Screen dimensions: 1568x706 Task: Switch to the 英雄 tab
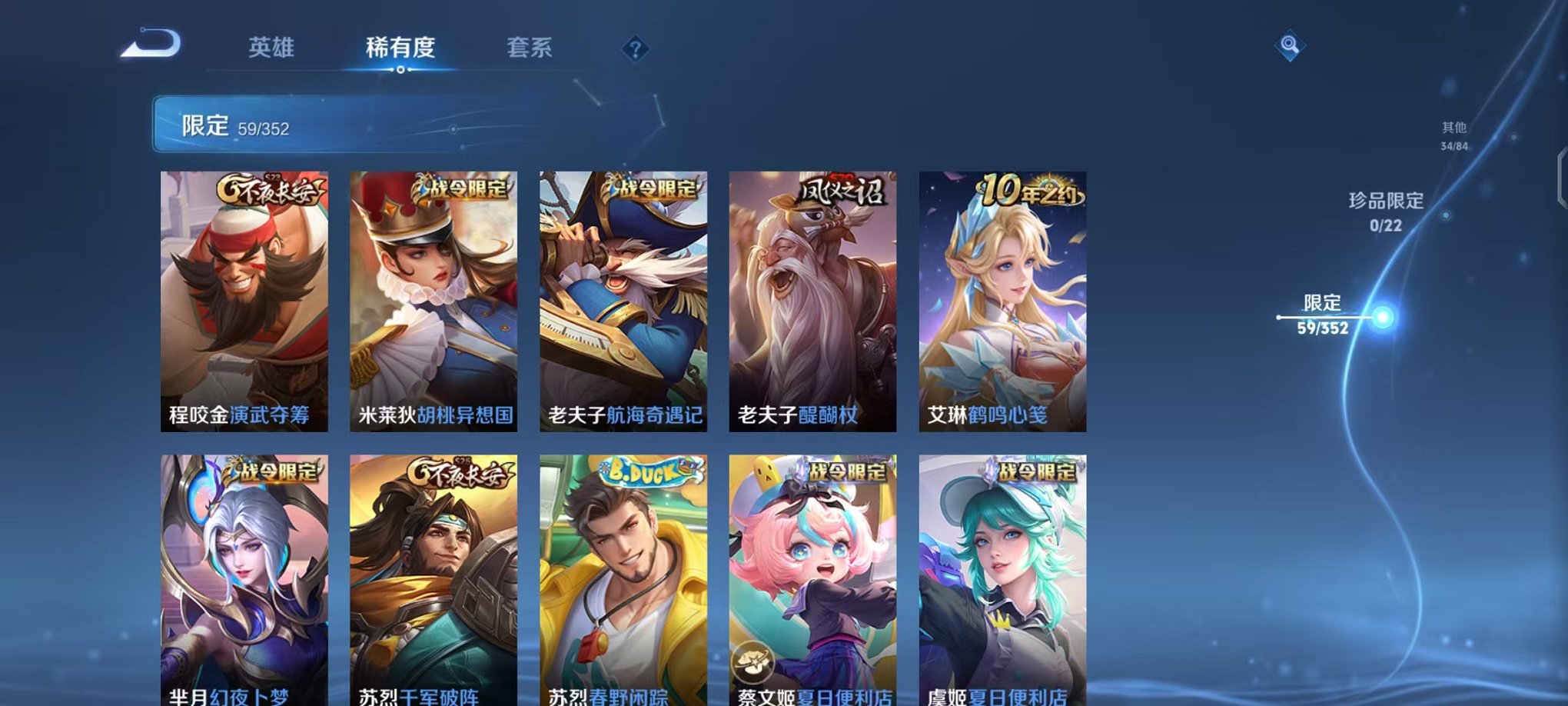point(272,48)
